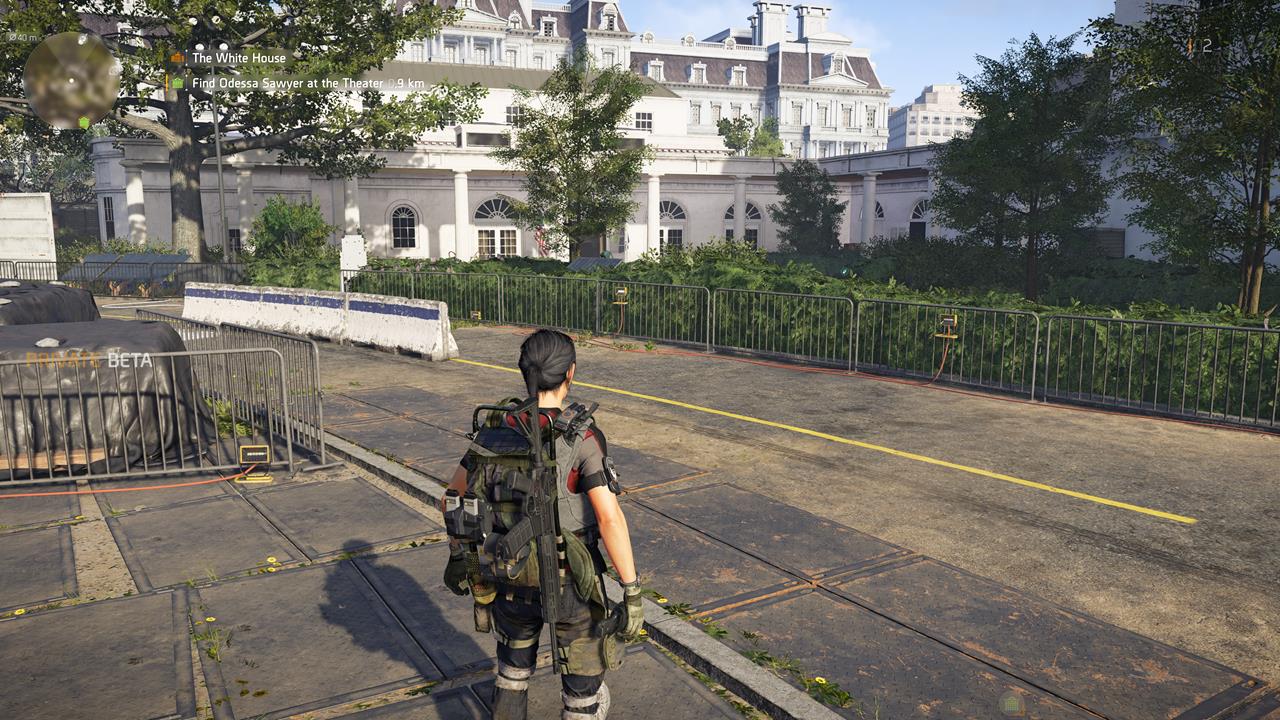Click the key counter number '2'

(x=1207, y=45)
